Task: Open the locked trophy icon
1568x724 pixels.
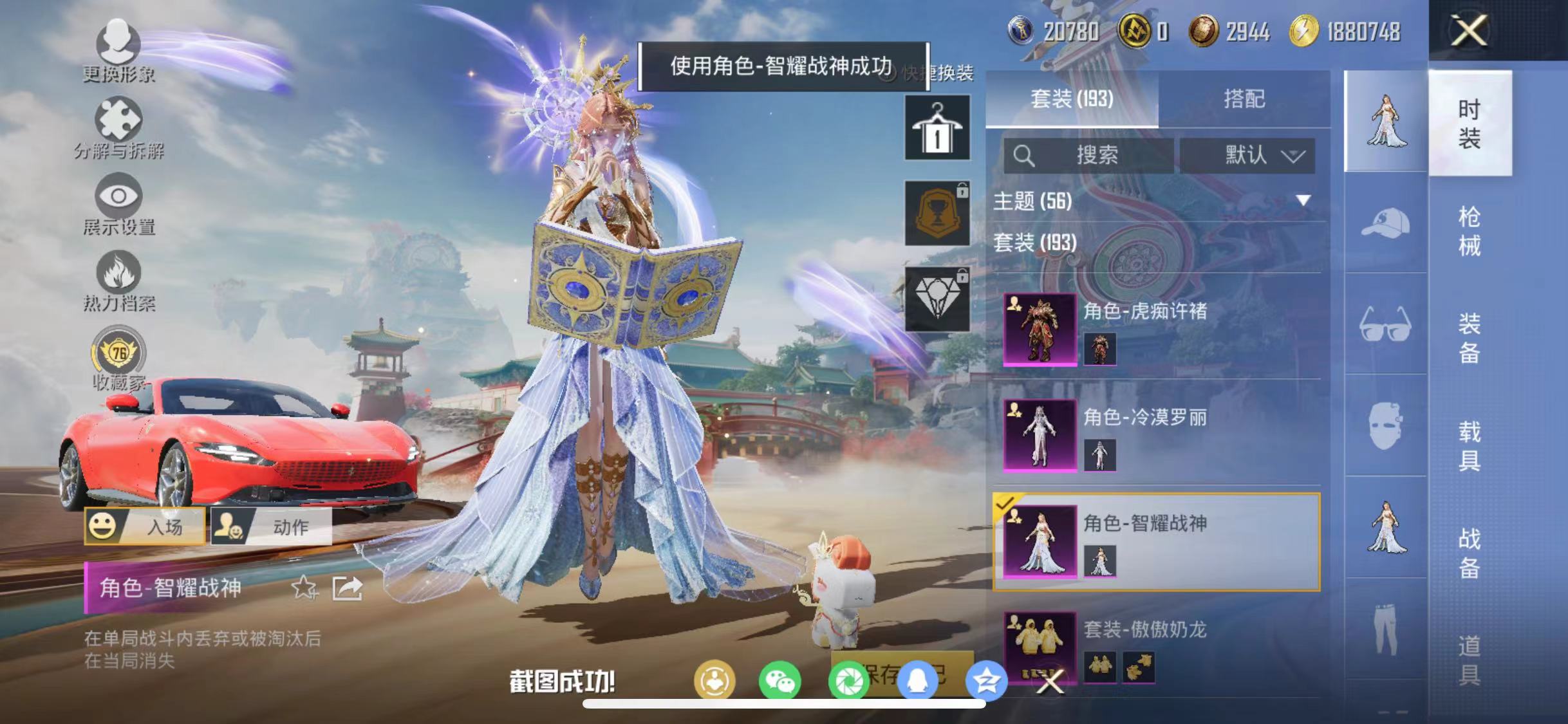Action: pos(937,212)
